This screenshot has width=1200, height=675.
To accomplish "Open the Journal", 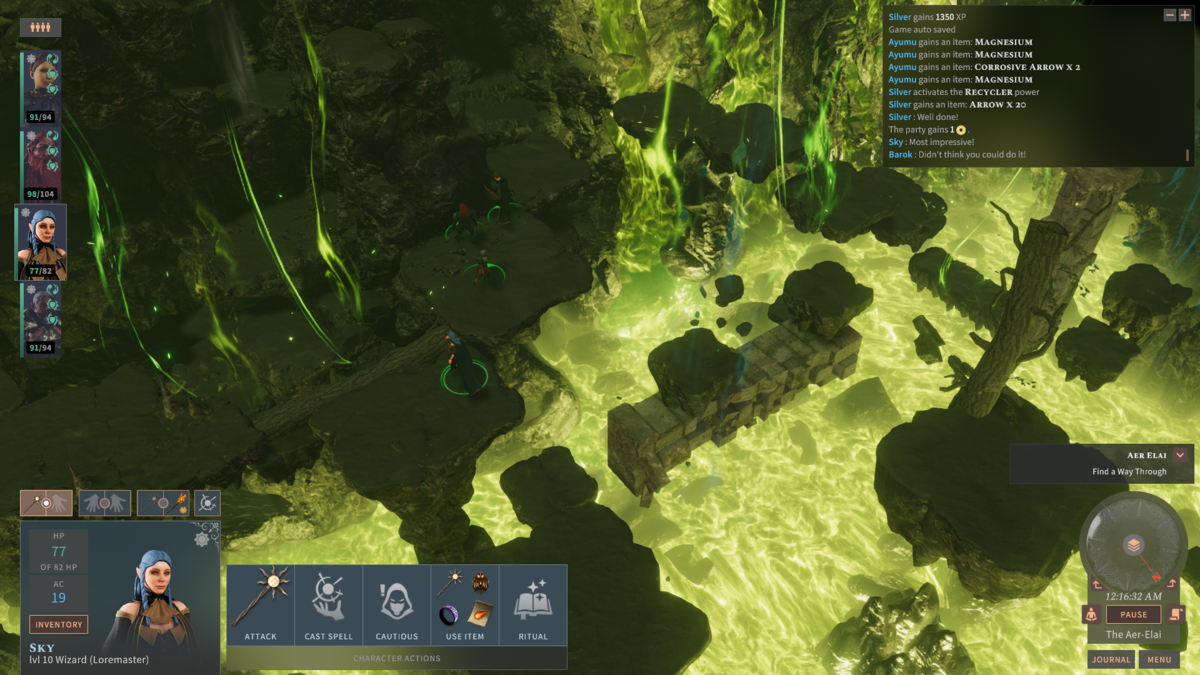I will (1111, 660).
